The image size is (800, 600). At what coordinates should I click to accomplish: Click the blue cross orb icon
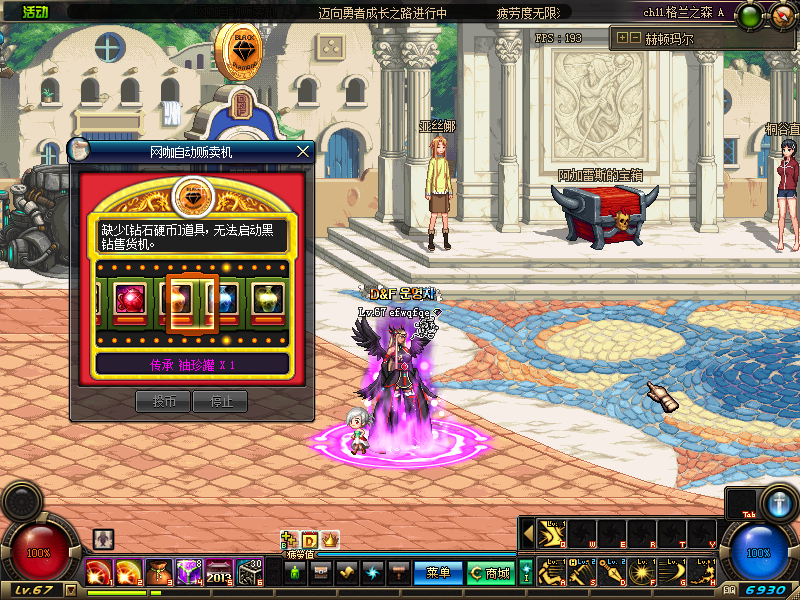coord(777,502)
